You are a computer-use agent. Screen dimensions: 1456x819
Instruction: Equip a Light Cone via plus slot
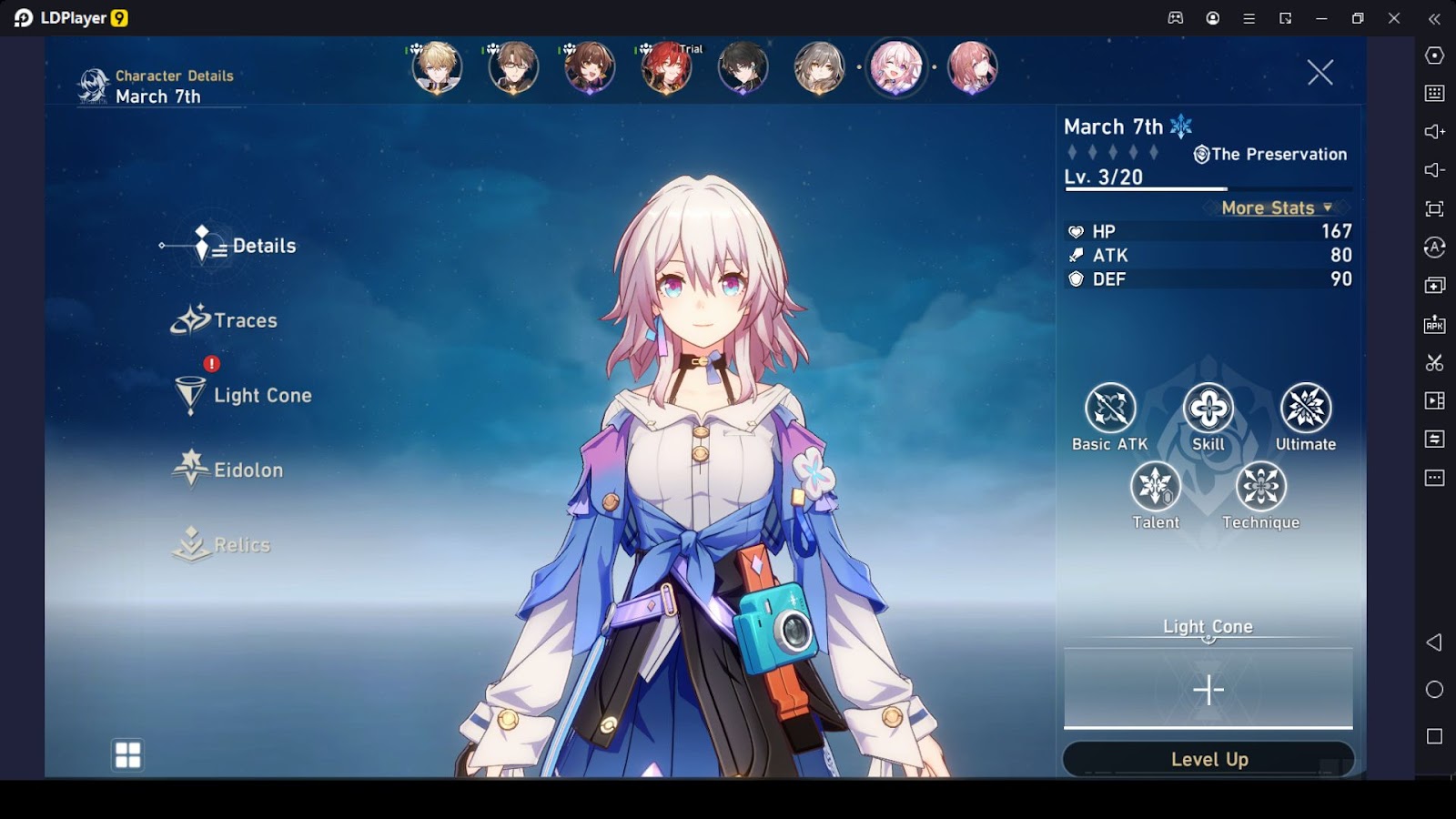pyautogui.click(x=1208, y=690)
